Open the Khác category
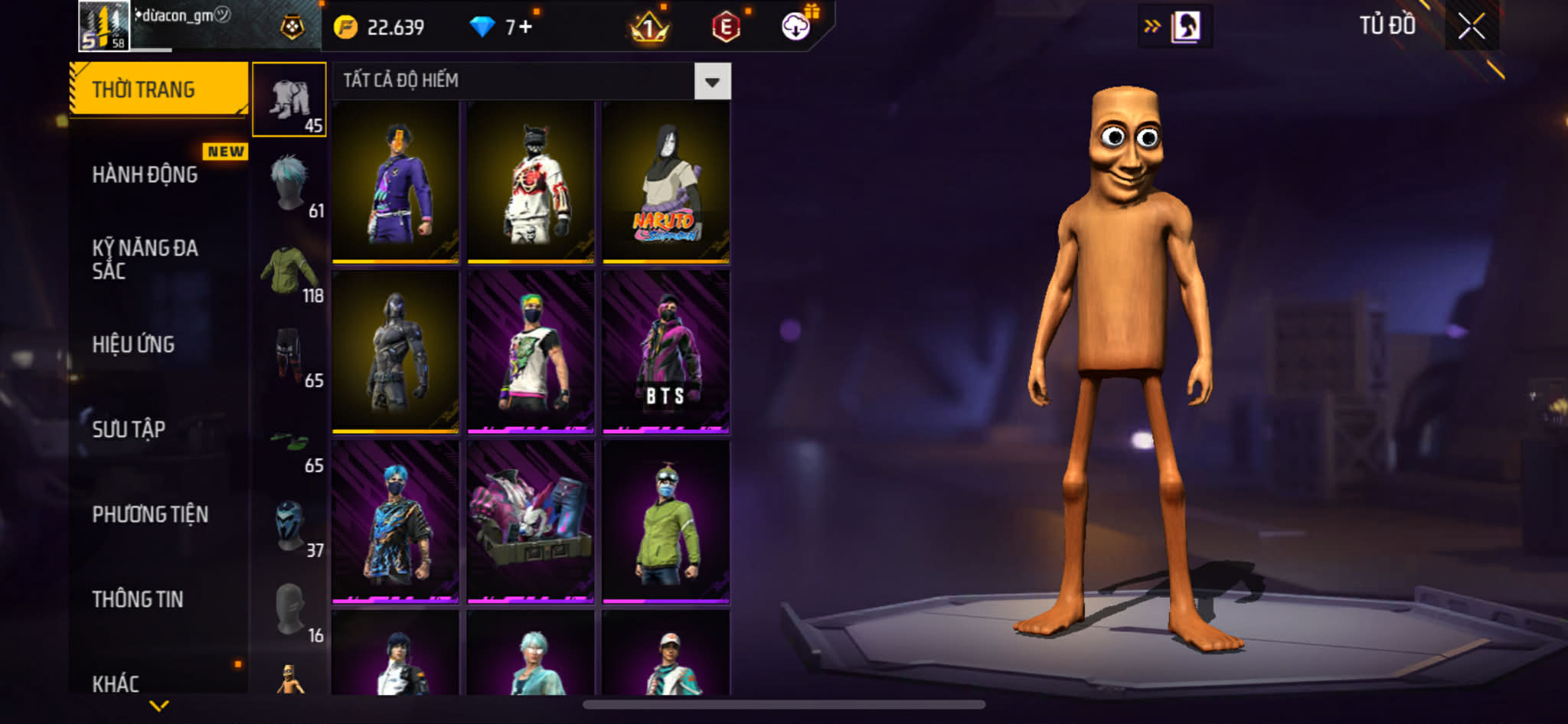 click(x=116, y=683)
